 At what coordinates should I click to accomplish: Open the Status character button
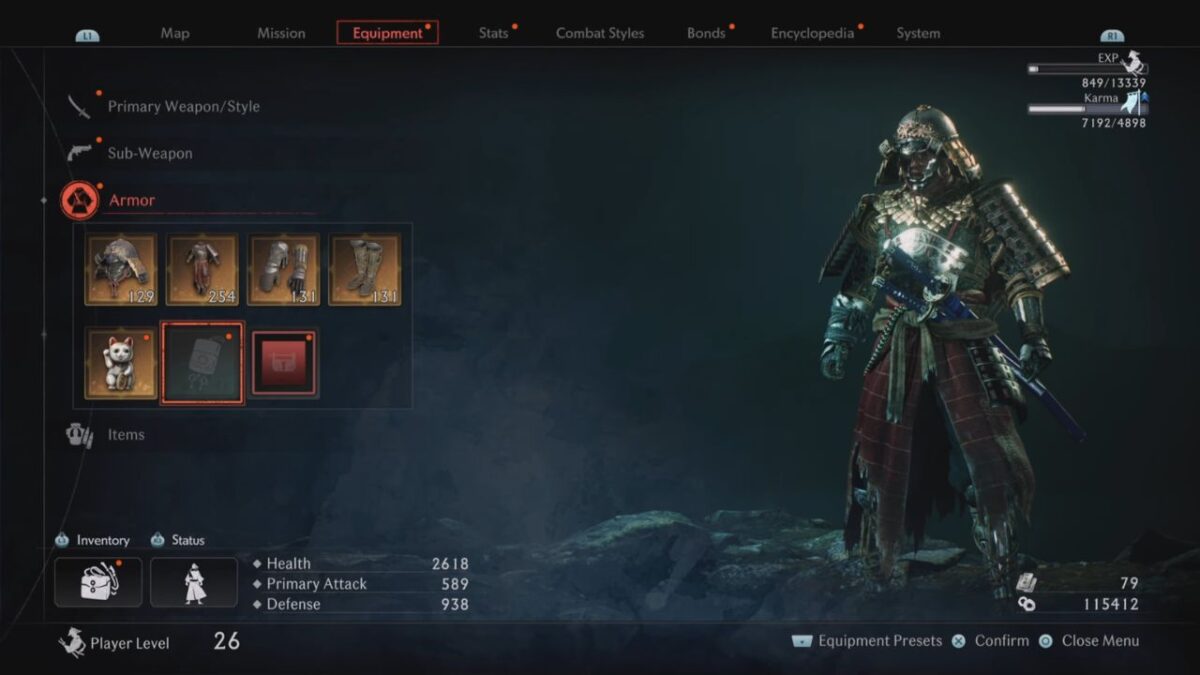194,582
